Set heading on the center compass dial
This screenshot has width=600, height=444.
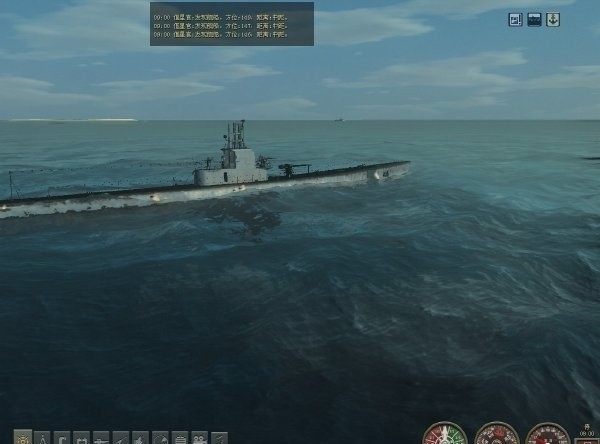[x=496, y=436]
